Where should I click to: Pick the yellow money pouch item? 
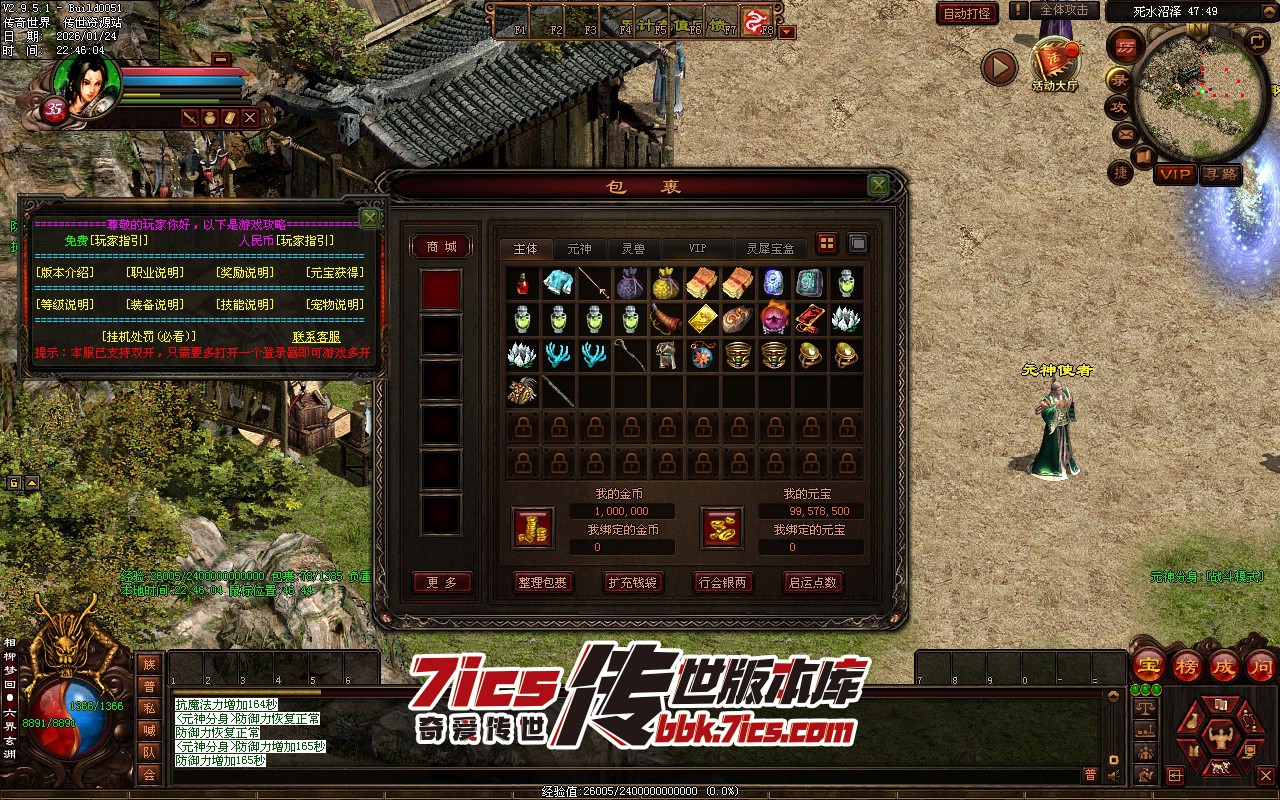pyautogui.click(x=665, y=284)
